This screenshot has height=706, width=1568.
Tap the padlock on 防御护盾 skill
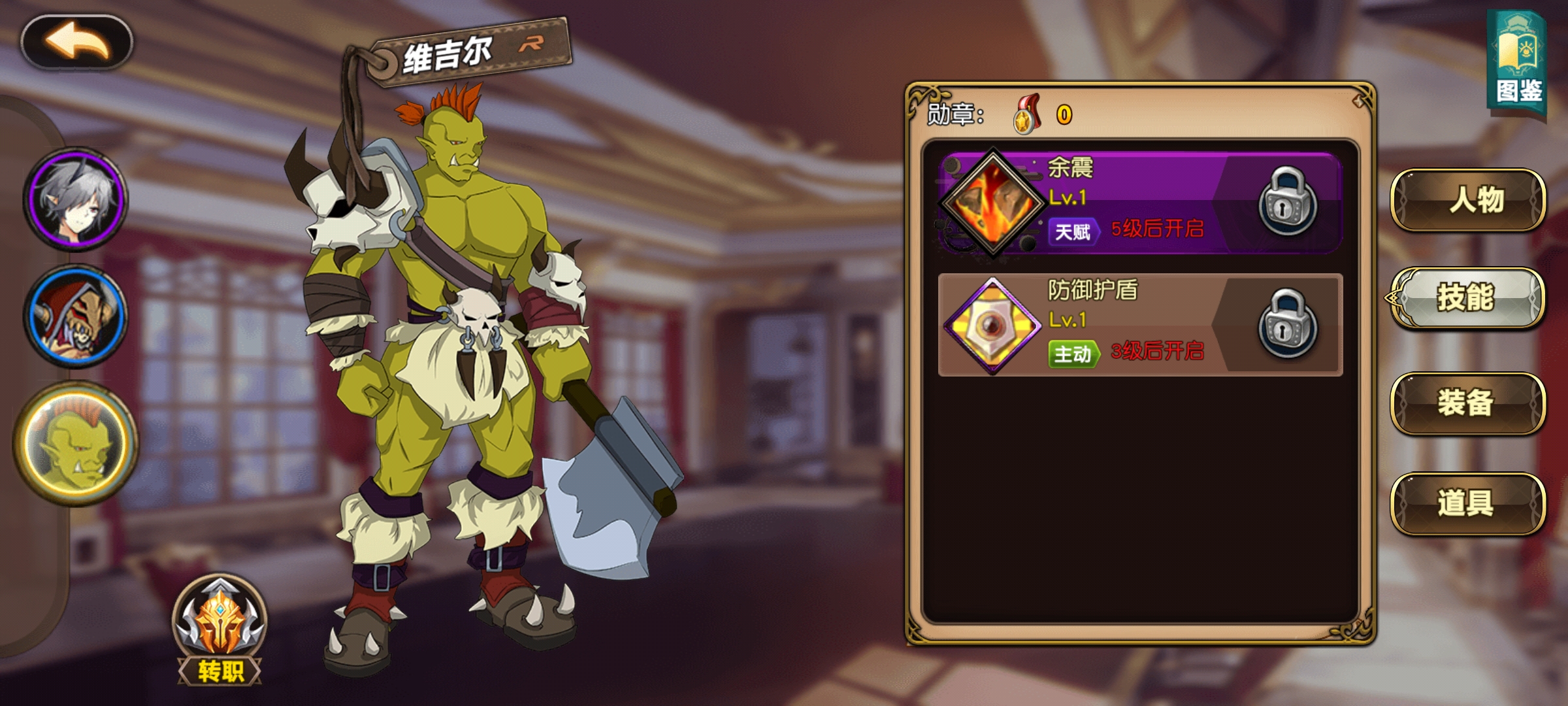[1287, 324]
